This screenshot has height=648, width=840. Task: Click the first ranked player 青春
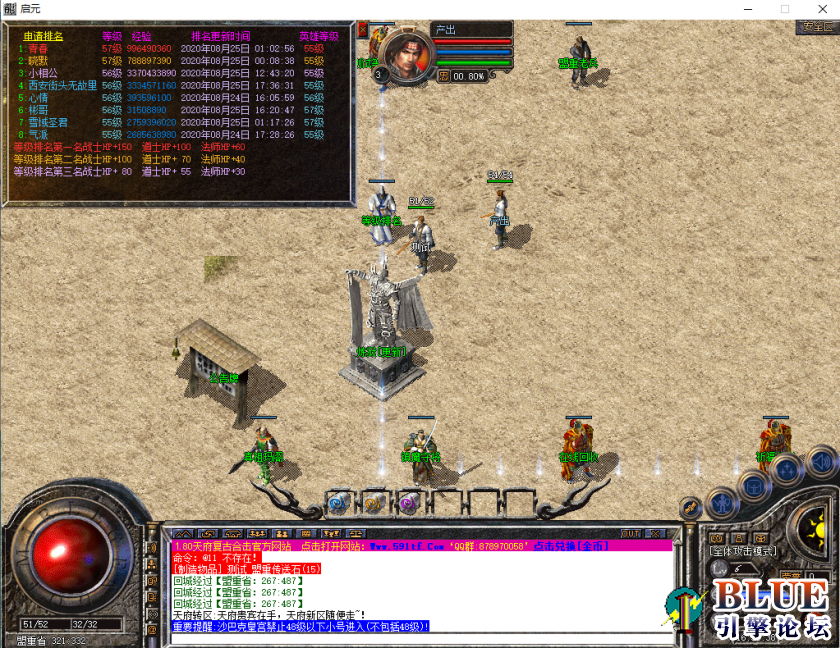pos(39,48)
